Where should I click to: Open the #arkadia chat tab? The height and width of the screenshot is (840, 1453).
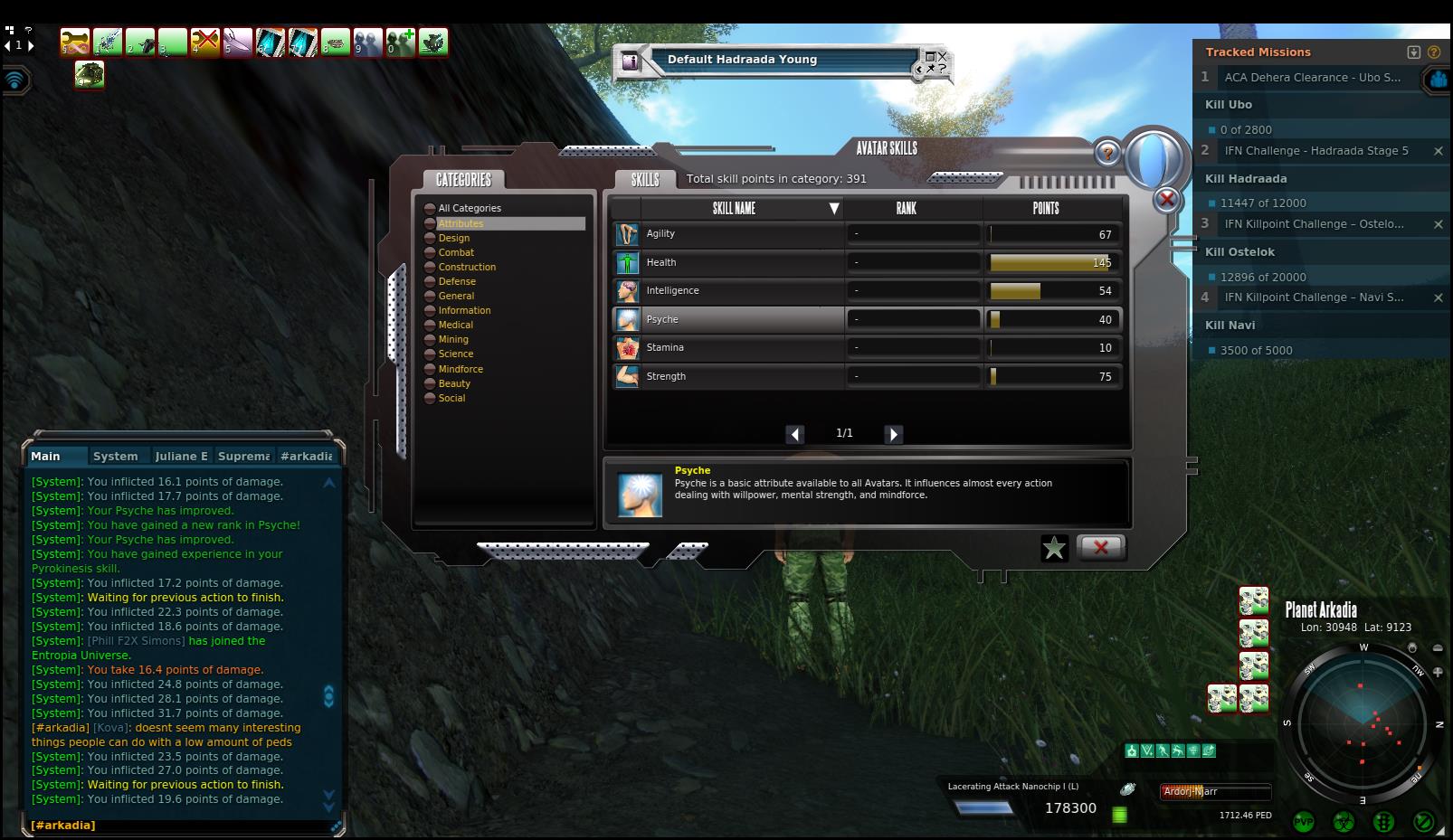coord(306,457)
